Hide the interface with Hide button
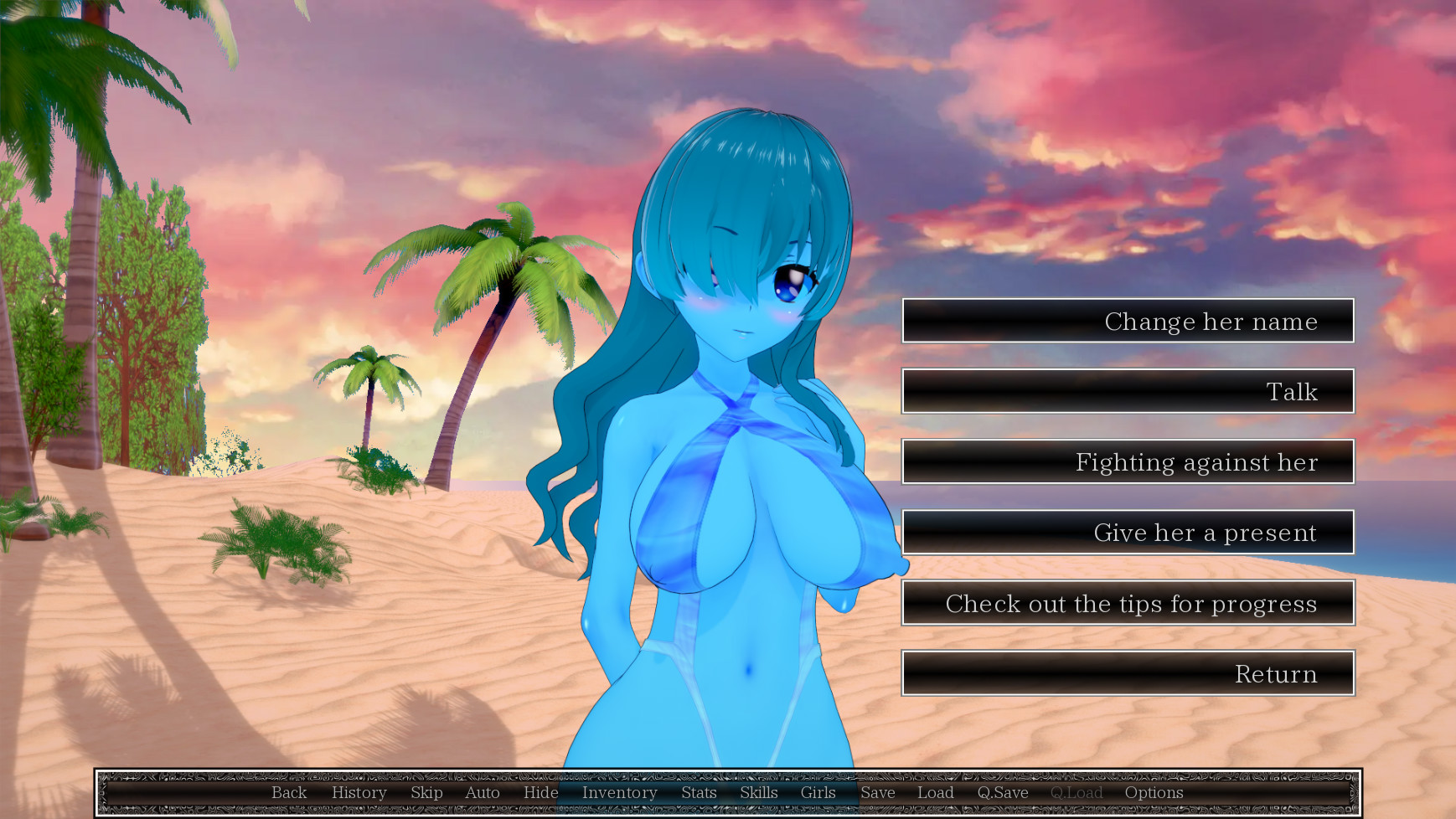This screenshot has width=1456, height=819. (541, 793)
